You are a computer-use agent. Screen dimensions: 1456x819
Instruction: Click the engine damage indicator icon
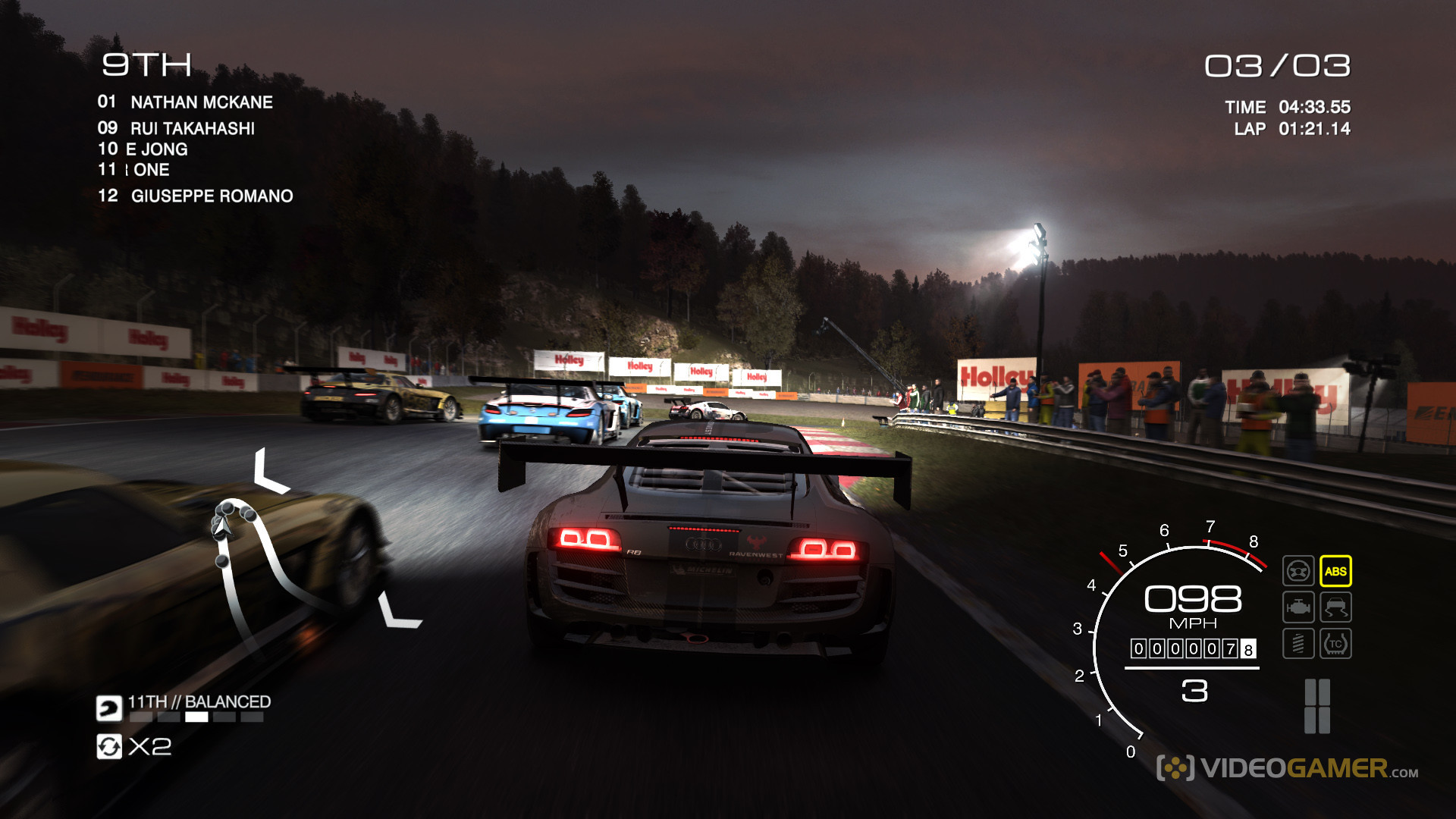point(1298,607)
